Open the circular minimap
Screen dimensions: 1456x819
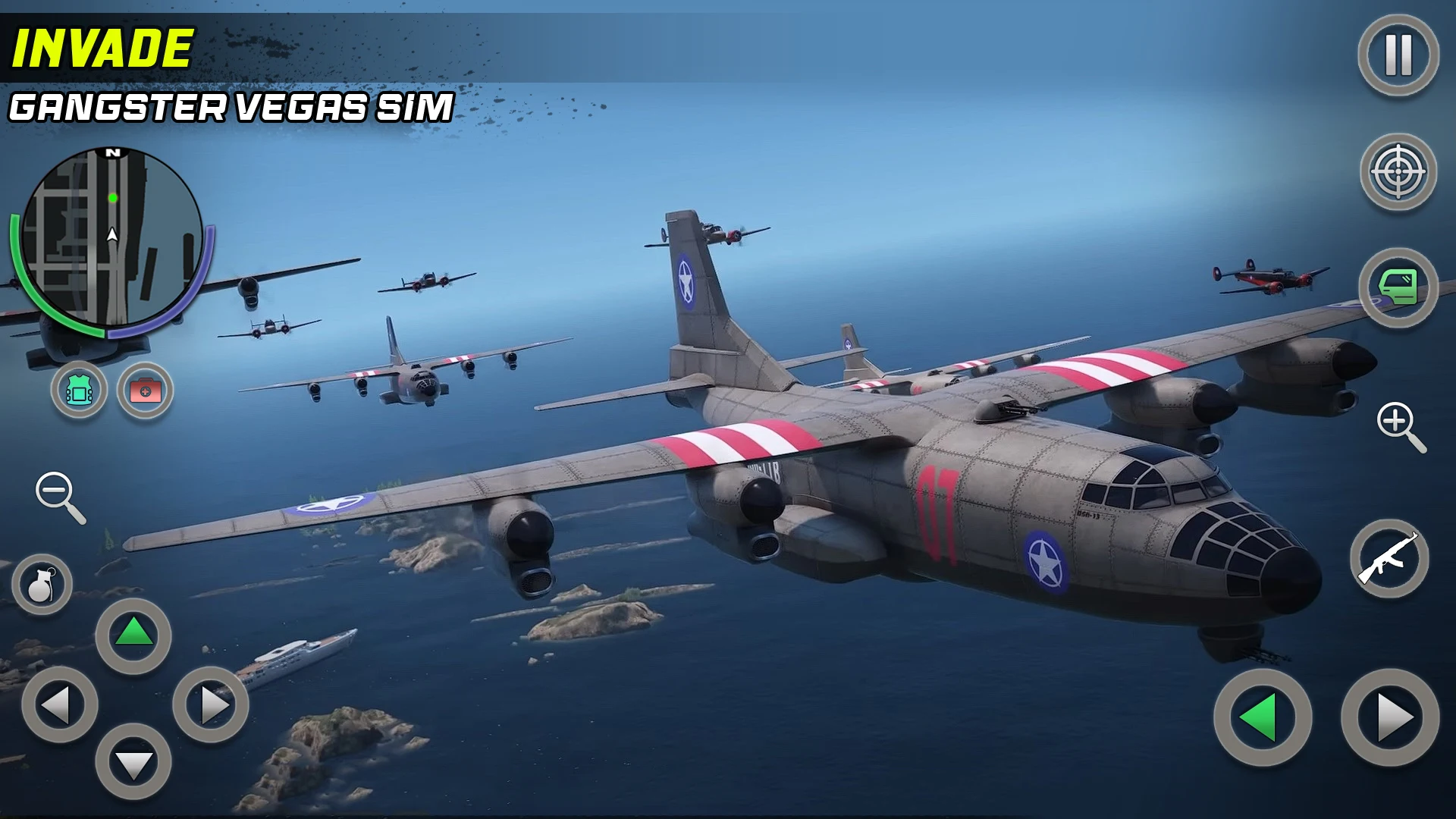pyautogui.click(x=112, y=237)
